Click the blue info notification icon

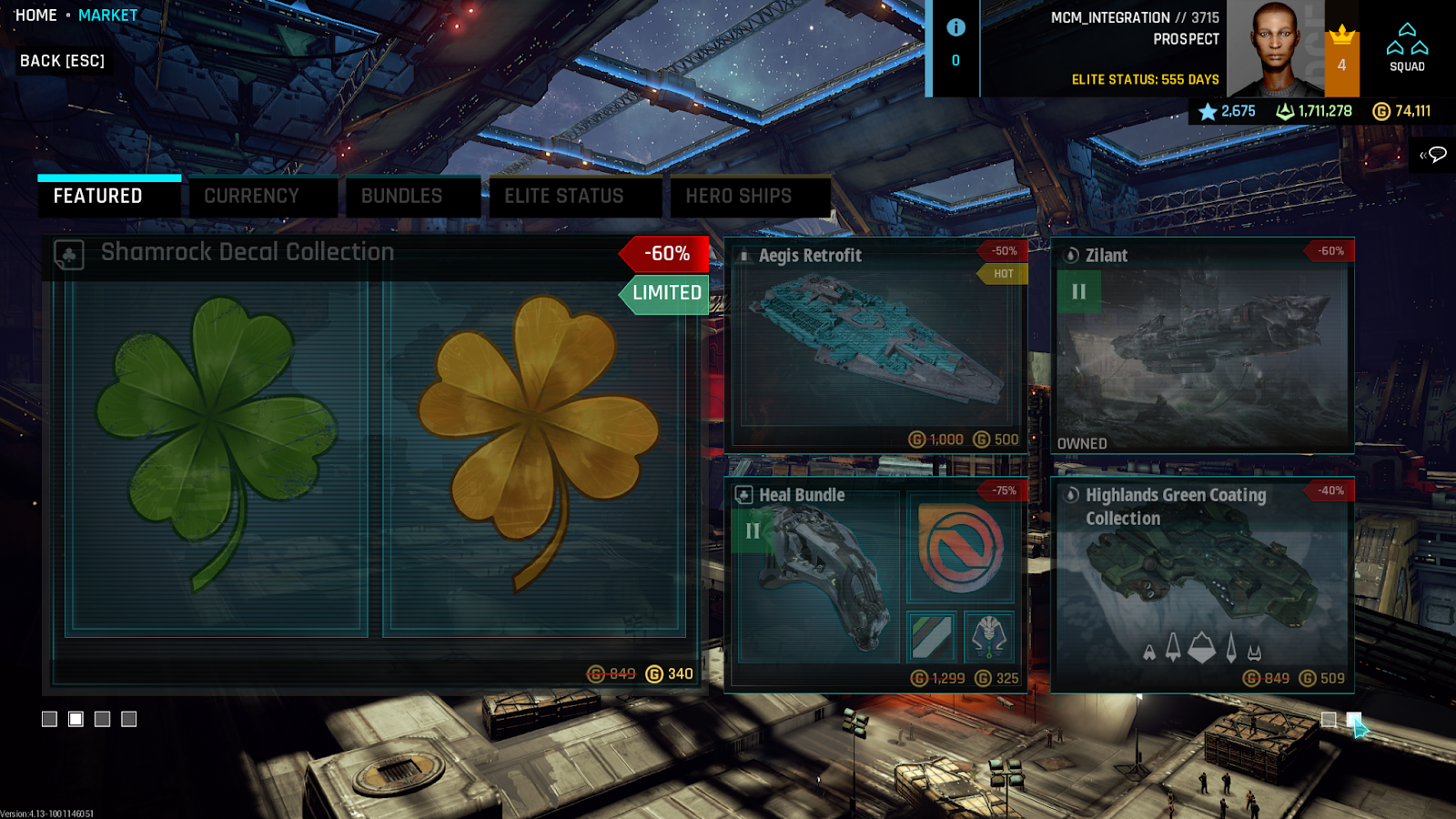tap(955, 27)
